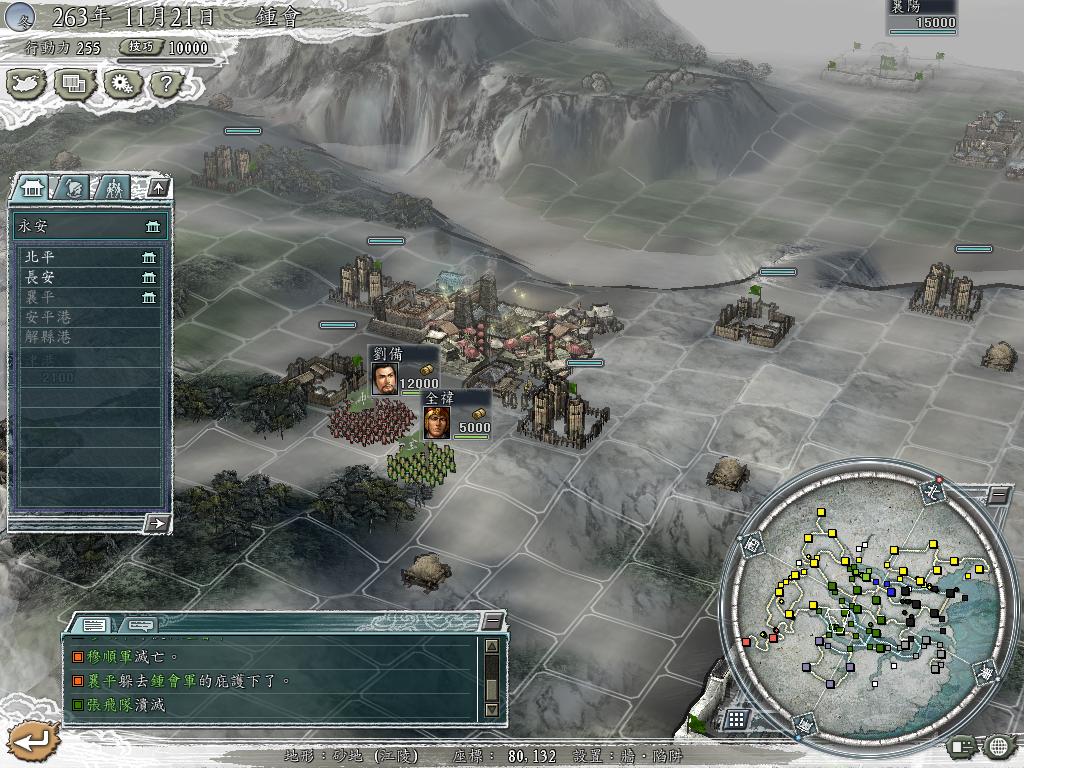Click the arrow button below city list
The height and width of the screenshot is (768, 1088).
156,523
